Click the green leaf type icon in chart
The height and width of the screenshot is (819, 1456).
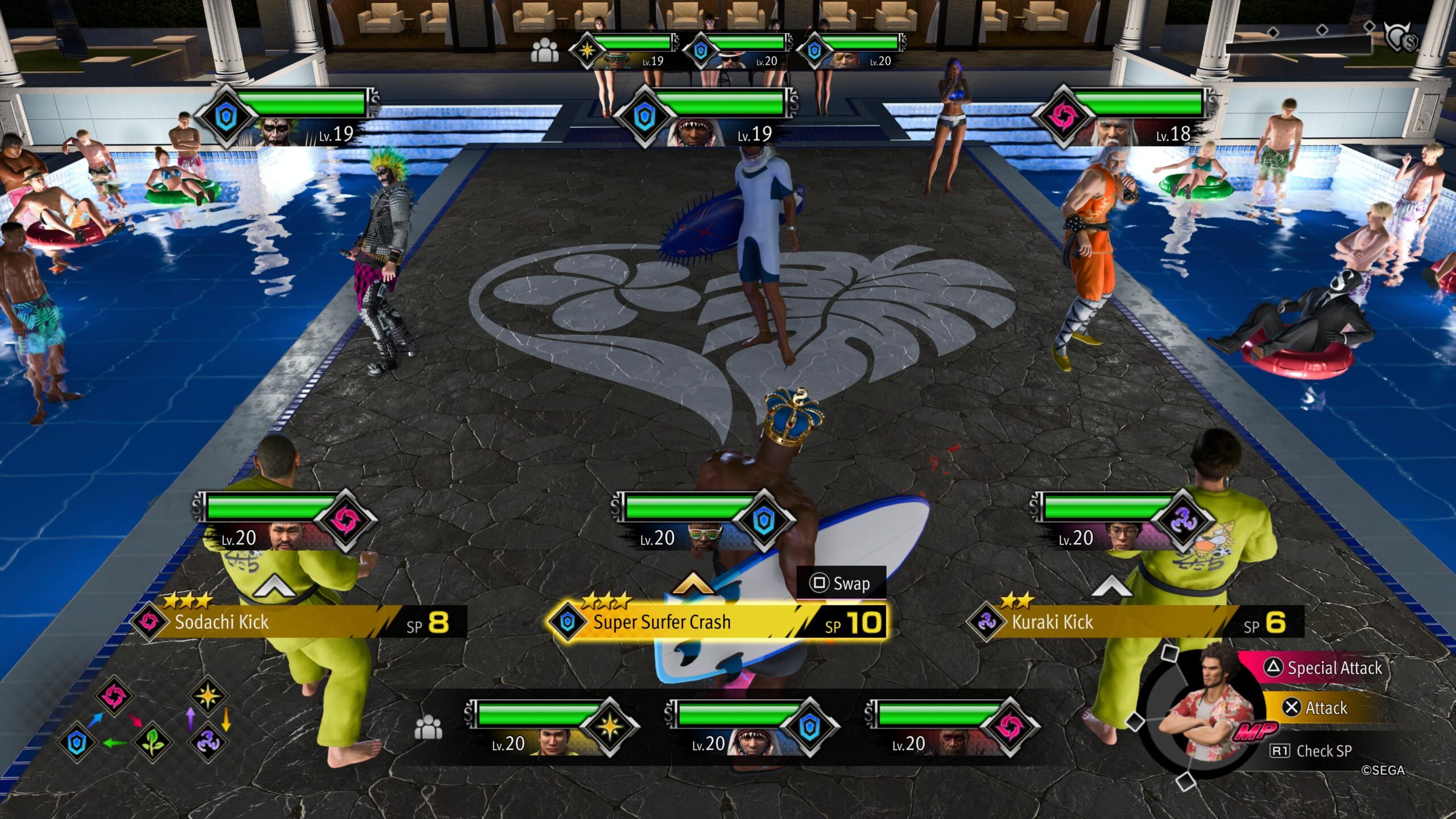pos(152,742)
